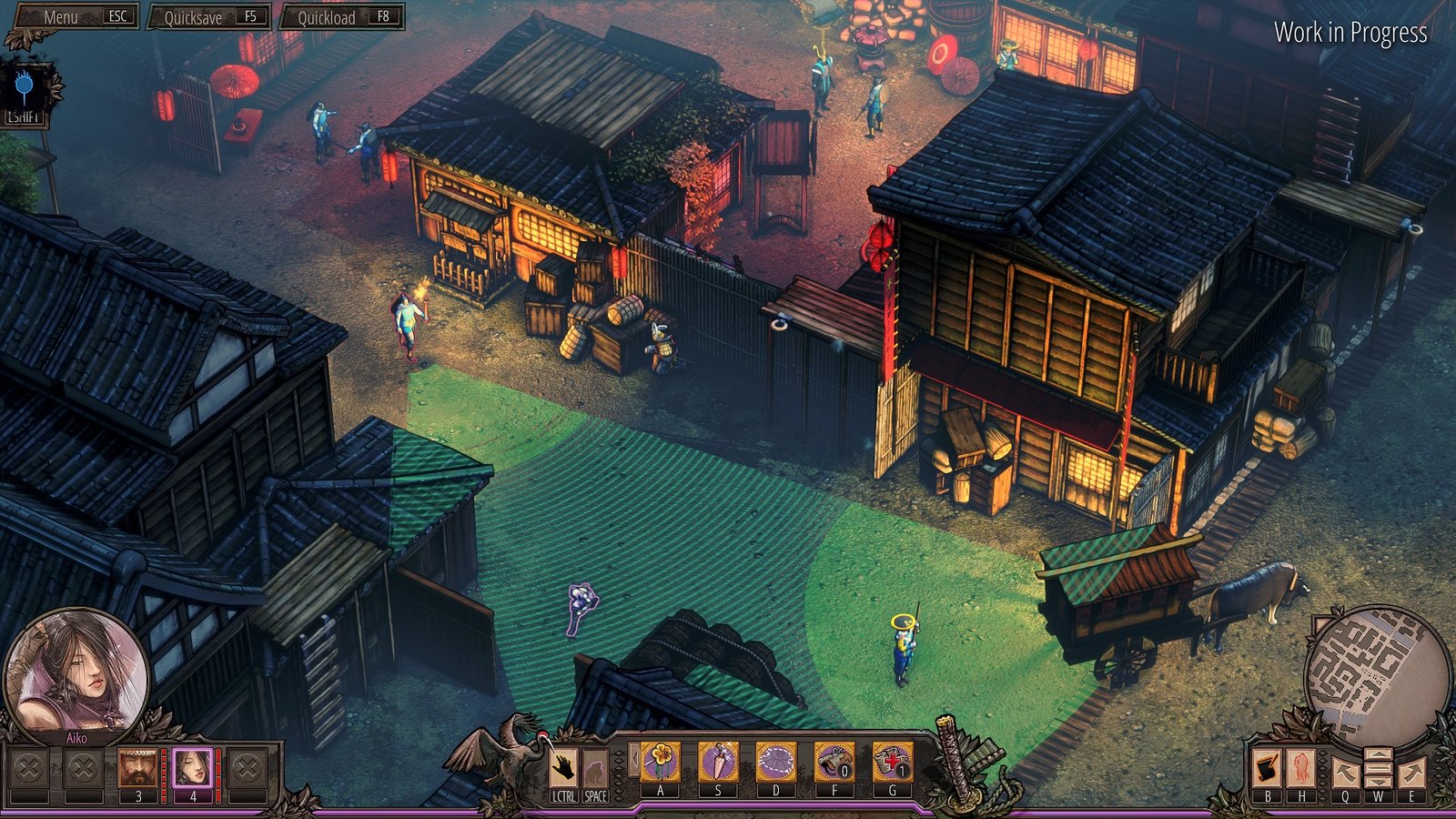Activate the yellow flower hairpin ability
Image resolution: width=1456 pixels, height=819 pixels.
[660, 762]
